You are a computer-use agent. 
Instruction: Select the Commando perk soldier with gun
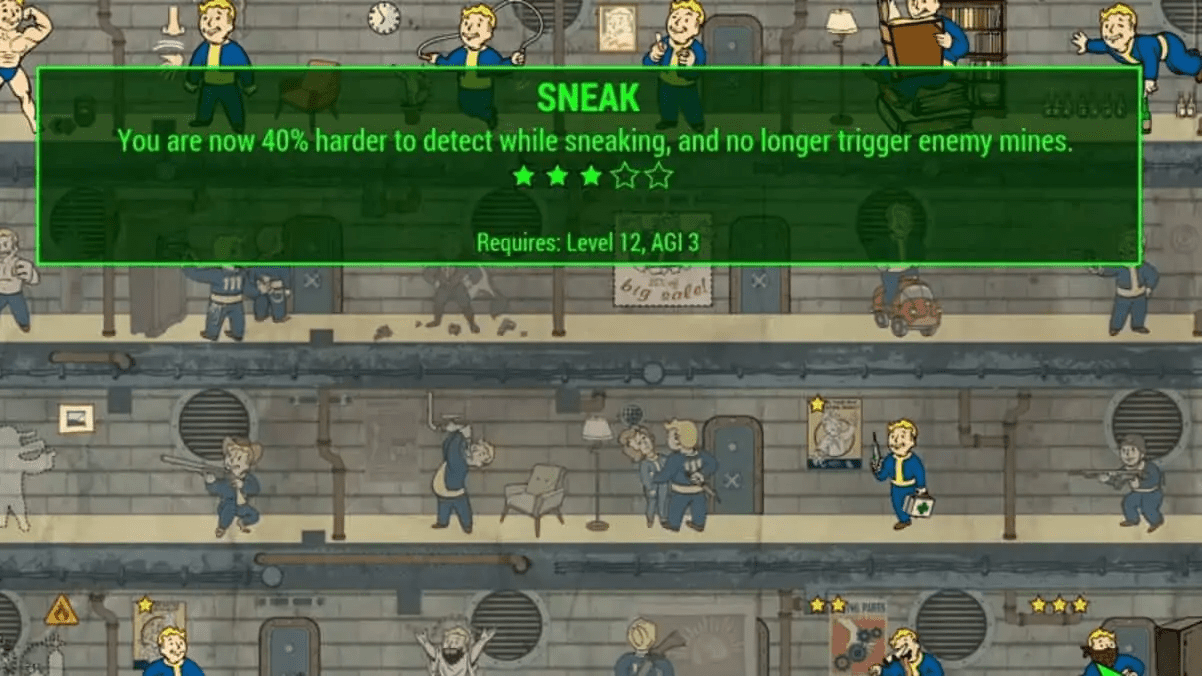(x=1135, y=481)
